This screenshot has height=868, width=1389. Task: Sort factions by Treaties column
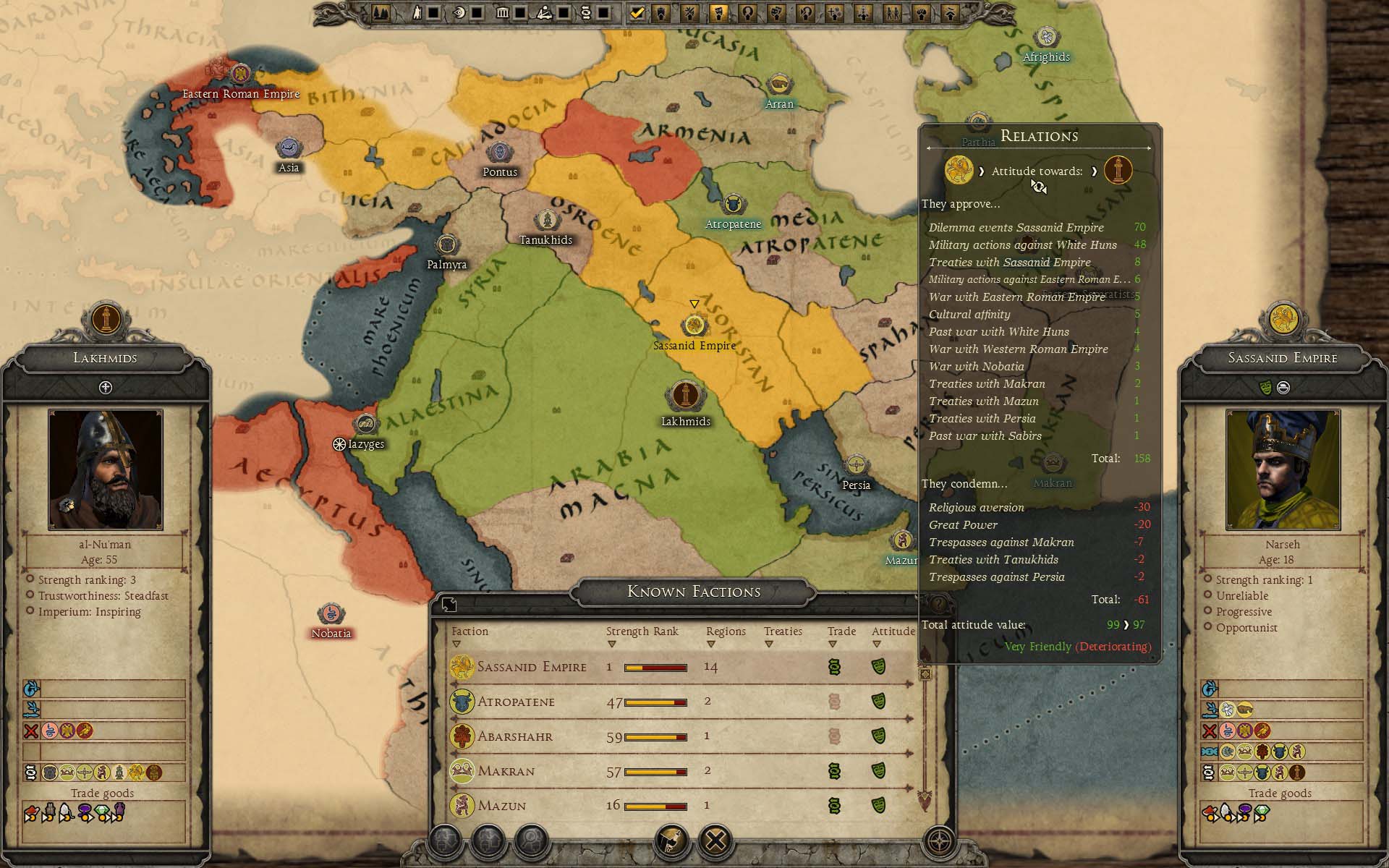[783, 631]
